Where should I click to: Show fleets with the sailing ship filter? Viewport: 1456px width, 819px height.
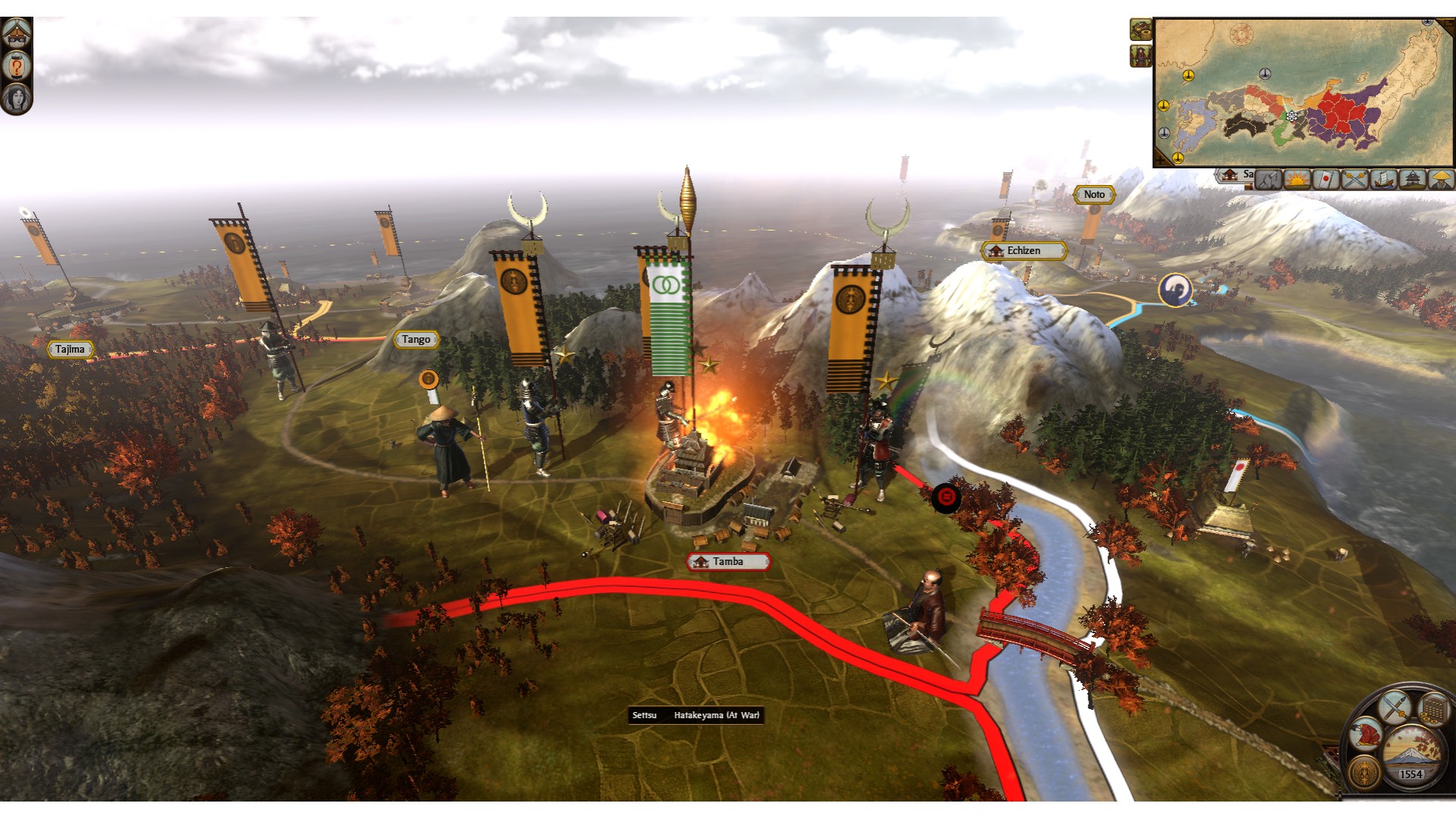(x=1383, y=180)
